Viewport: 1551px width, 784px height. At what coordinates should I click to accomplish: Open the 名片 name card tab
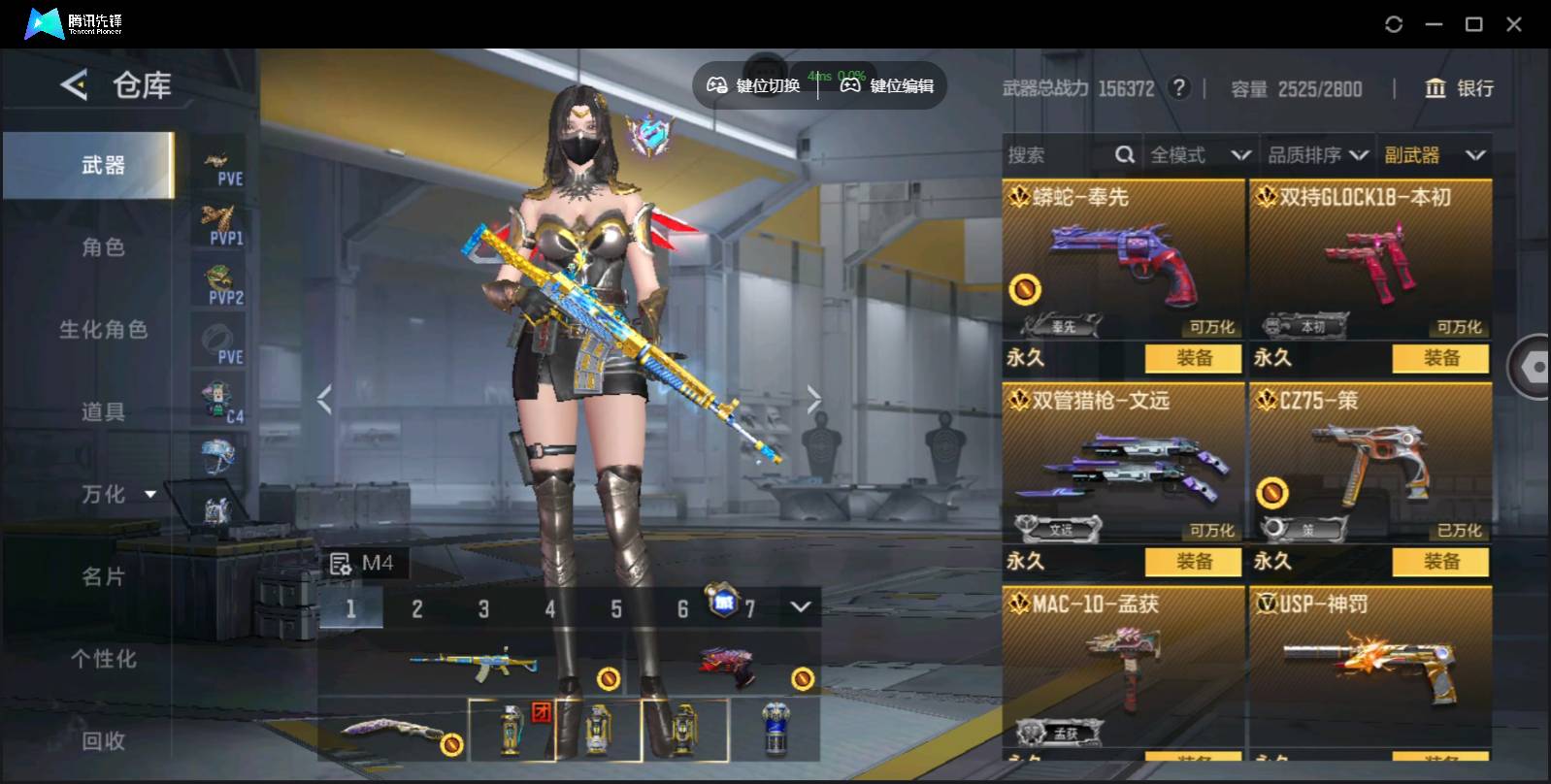click(x=102, y=577)
